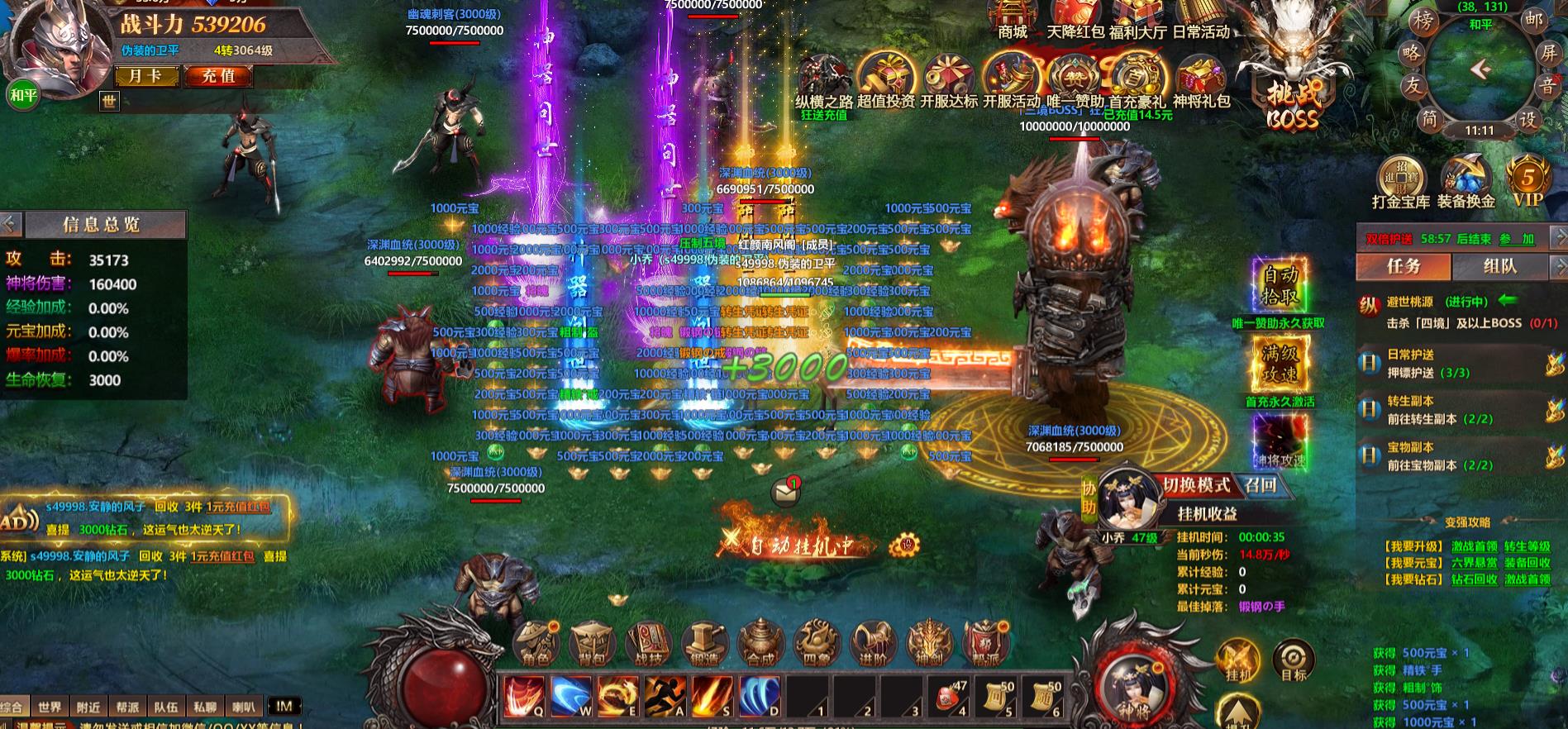
Task: Open the 锻造 forging menu
Action: point(704,643)
